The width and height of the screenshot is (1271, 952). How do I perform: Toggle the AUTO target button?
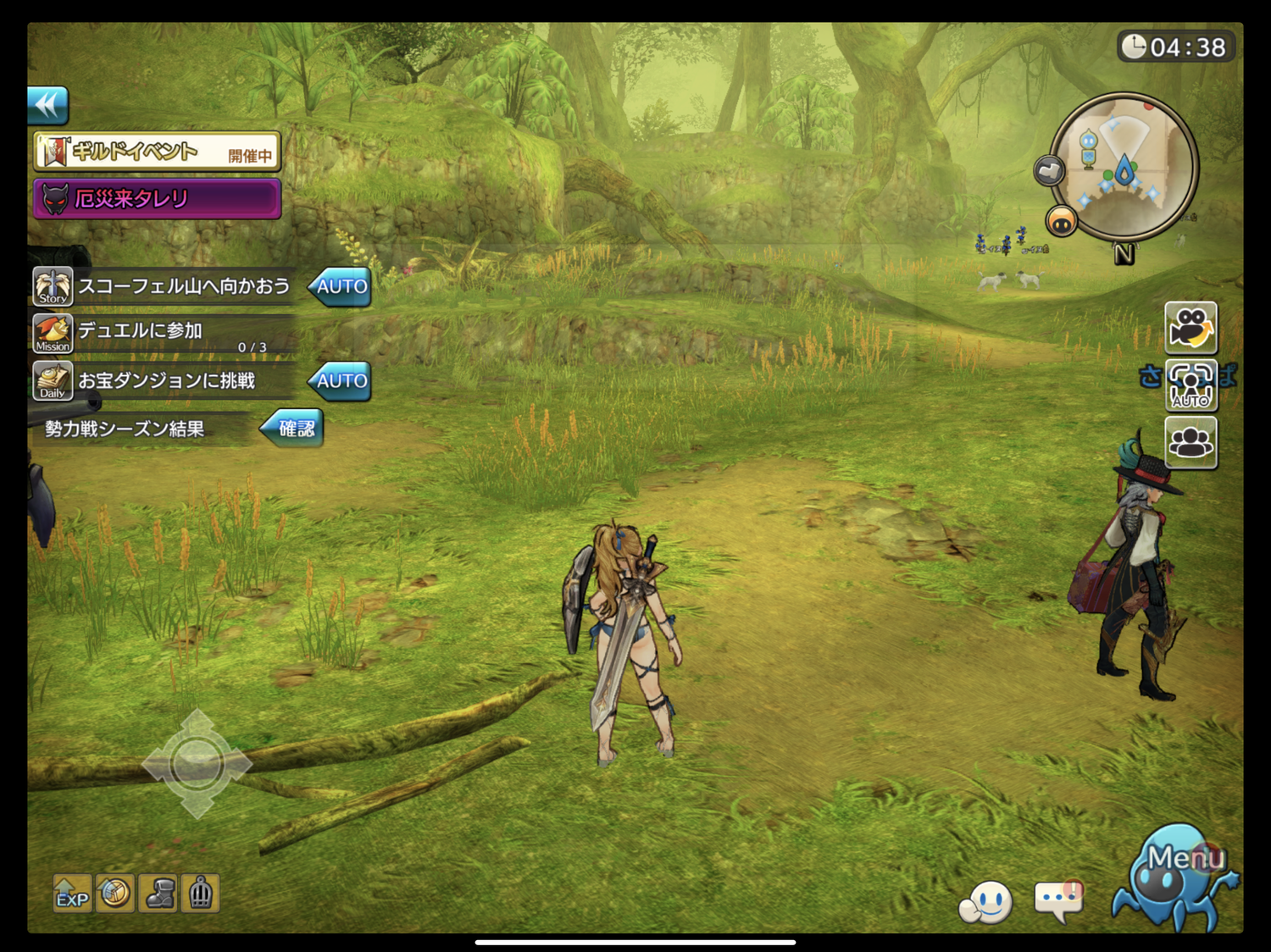1191,385
